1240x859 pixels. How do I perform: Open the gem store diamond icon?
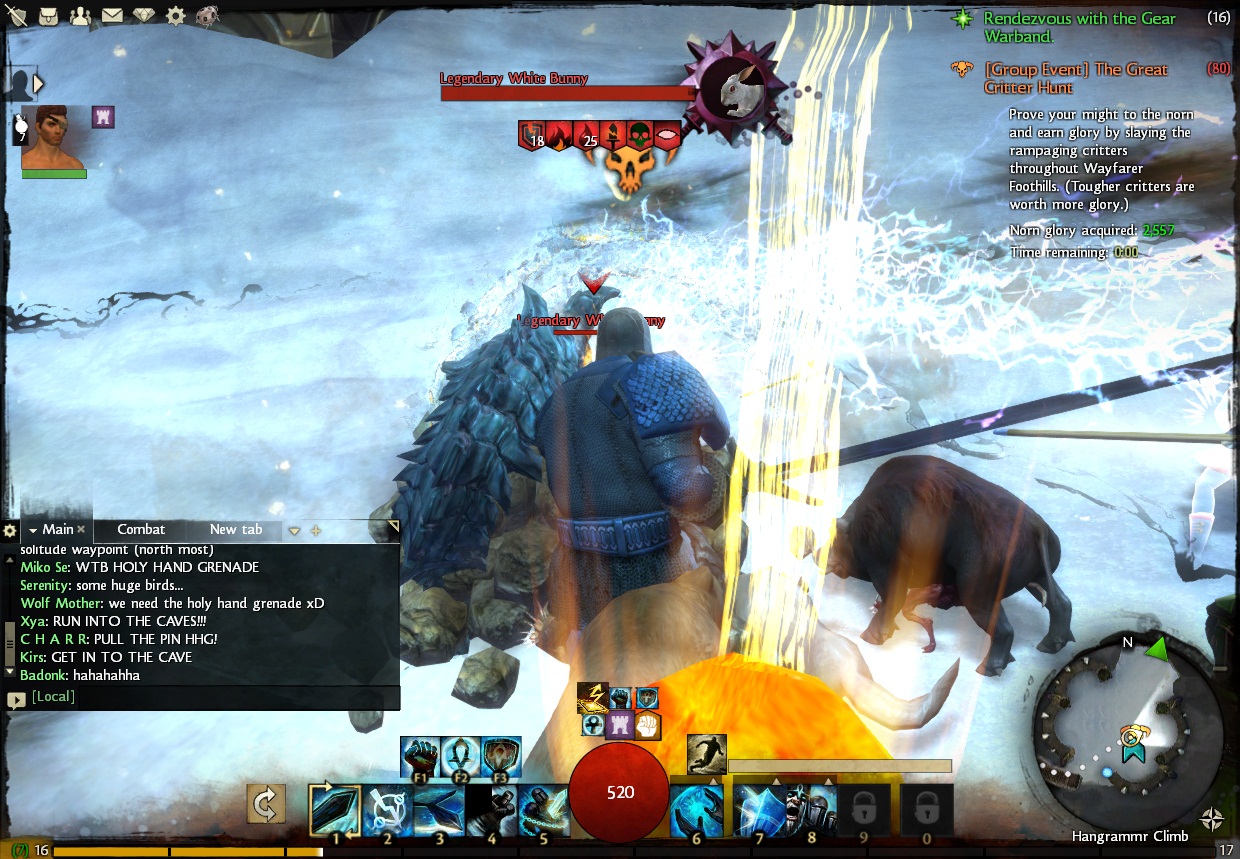click(143, 15)
